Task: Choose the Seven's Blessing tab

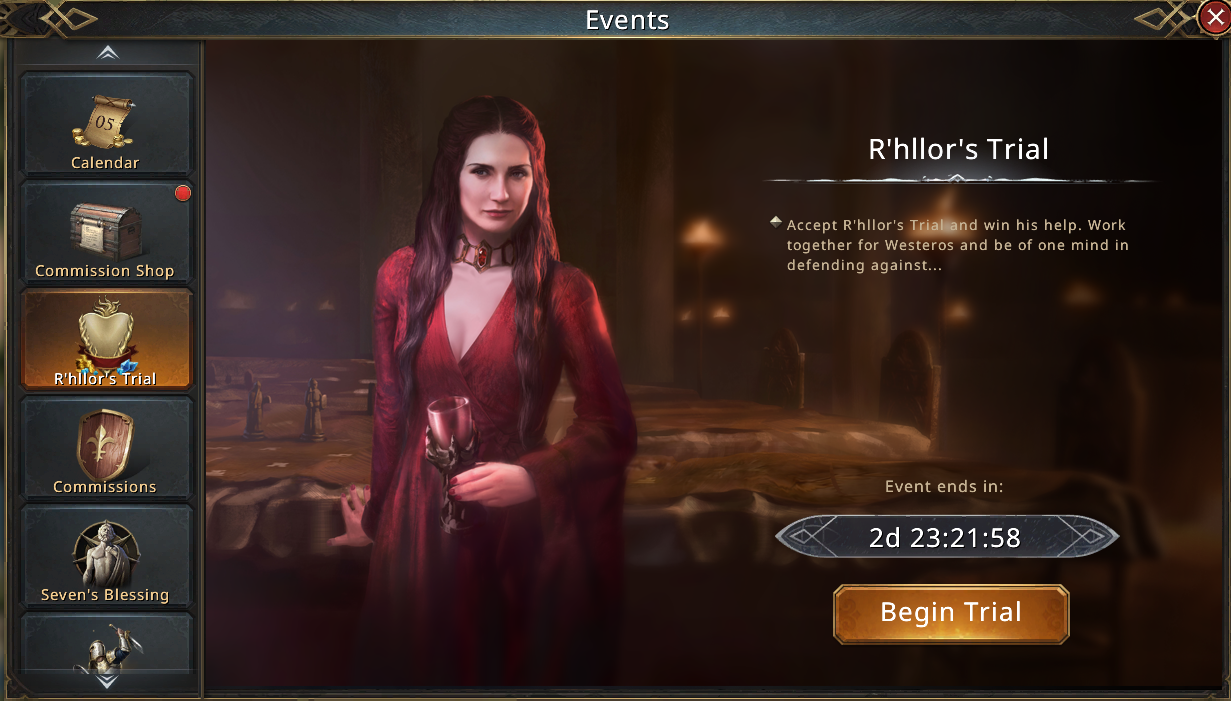Action: [106, 556]
